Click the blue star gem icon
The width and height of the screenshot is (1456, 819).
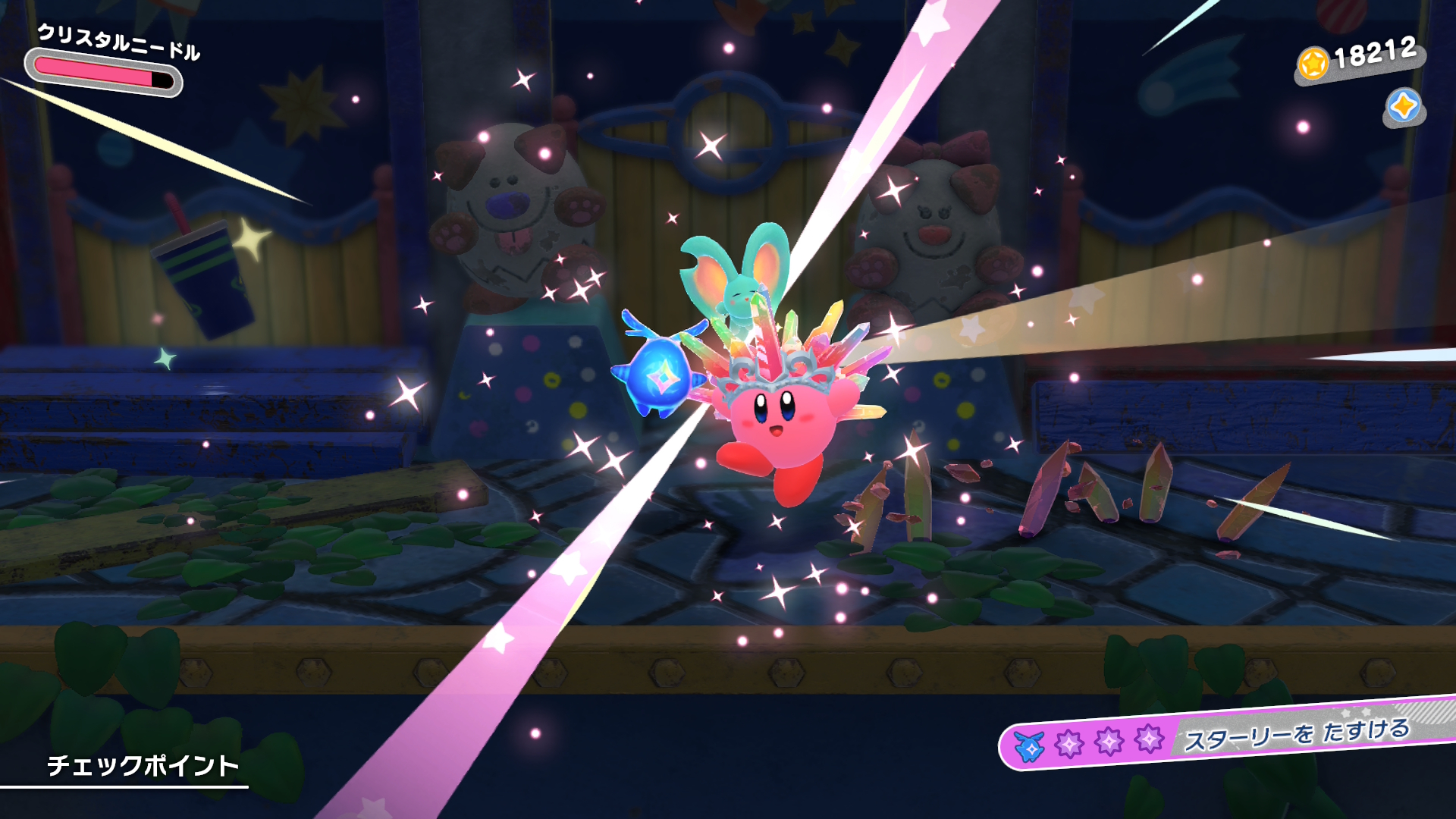[x=1404, y=107]
